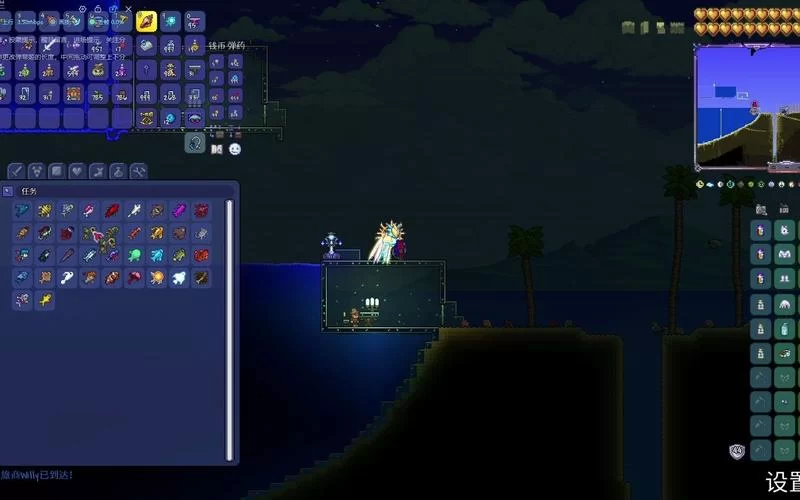Click the minimap
Viewport: 800px width, 500px height.
[747, 105]
